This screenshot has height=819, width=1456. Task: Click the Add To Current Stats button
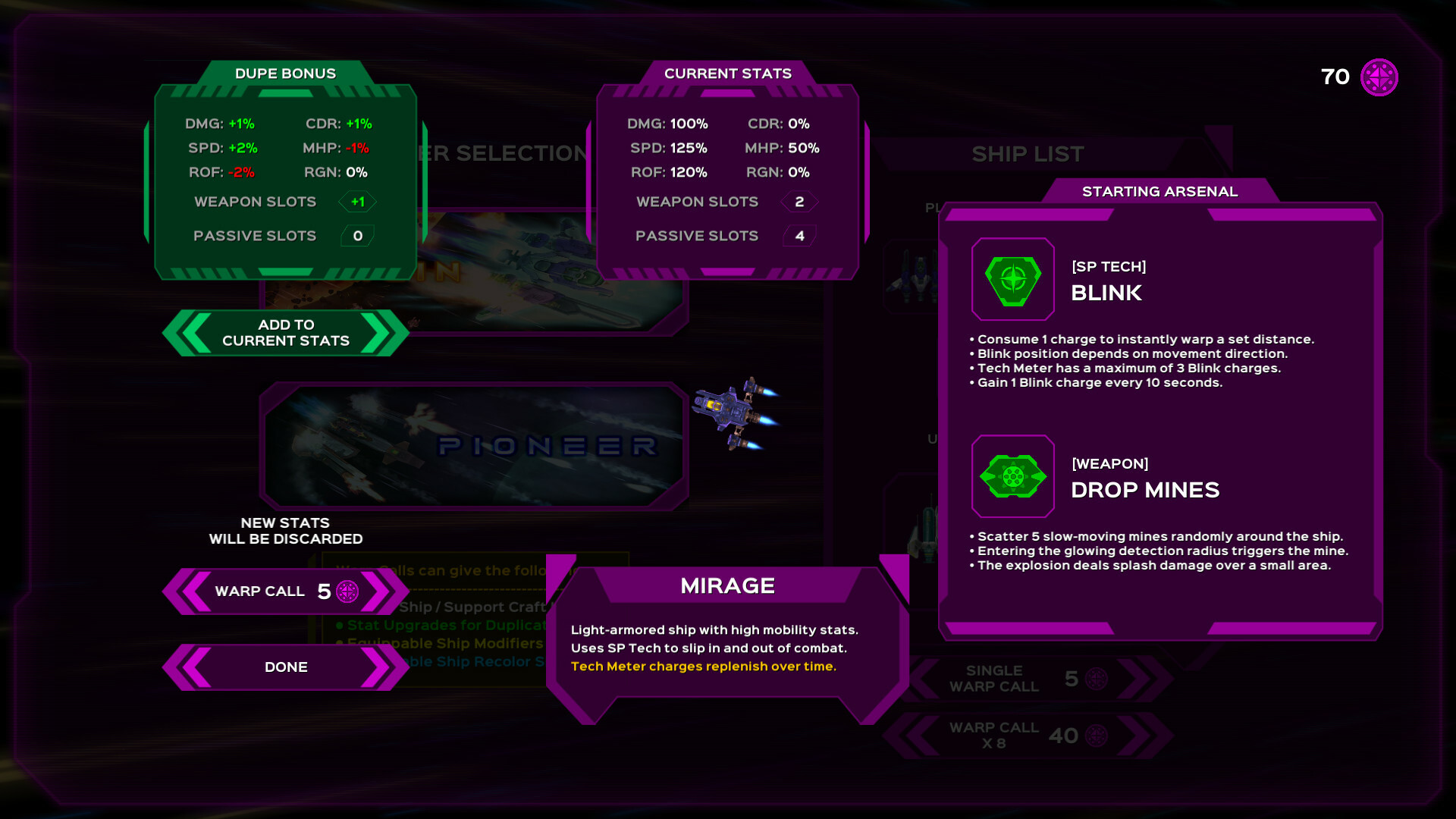coord(285,333)
